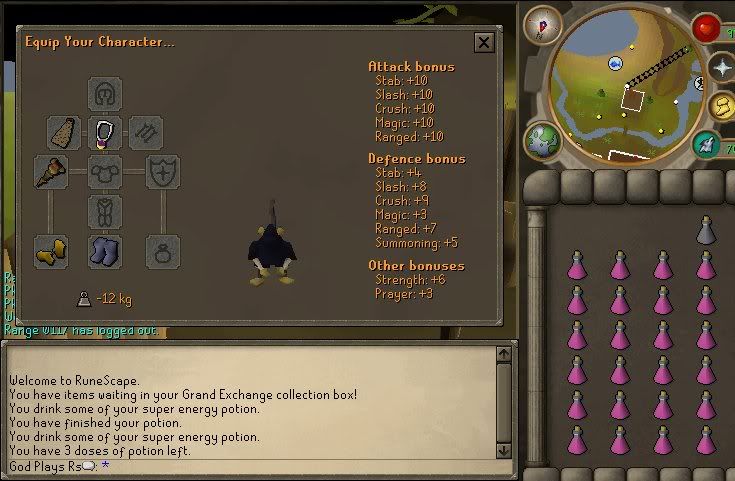
Task: Select the blue boots equipment slot
Action: click(x=104, y=250)
